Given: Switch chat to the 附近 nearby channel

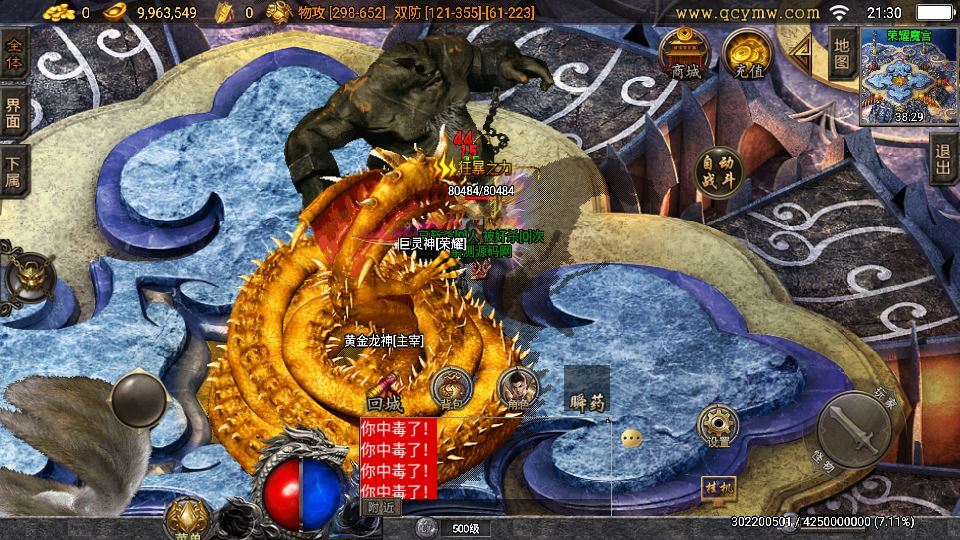Looking at the screenshot, I should pyautogui.click(x=381, y=507).
